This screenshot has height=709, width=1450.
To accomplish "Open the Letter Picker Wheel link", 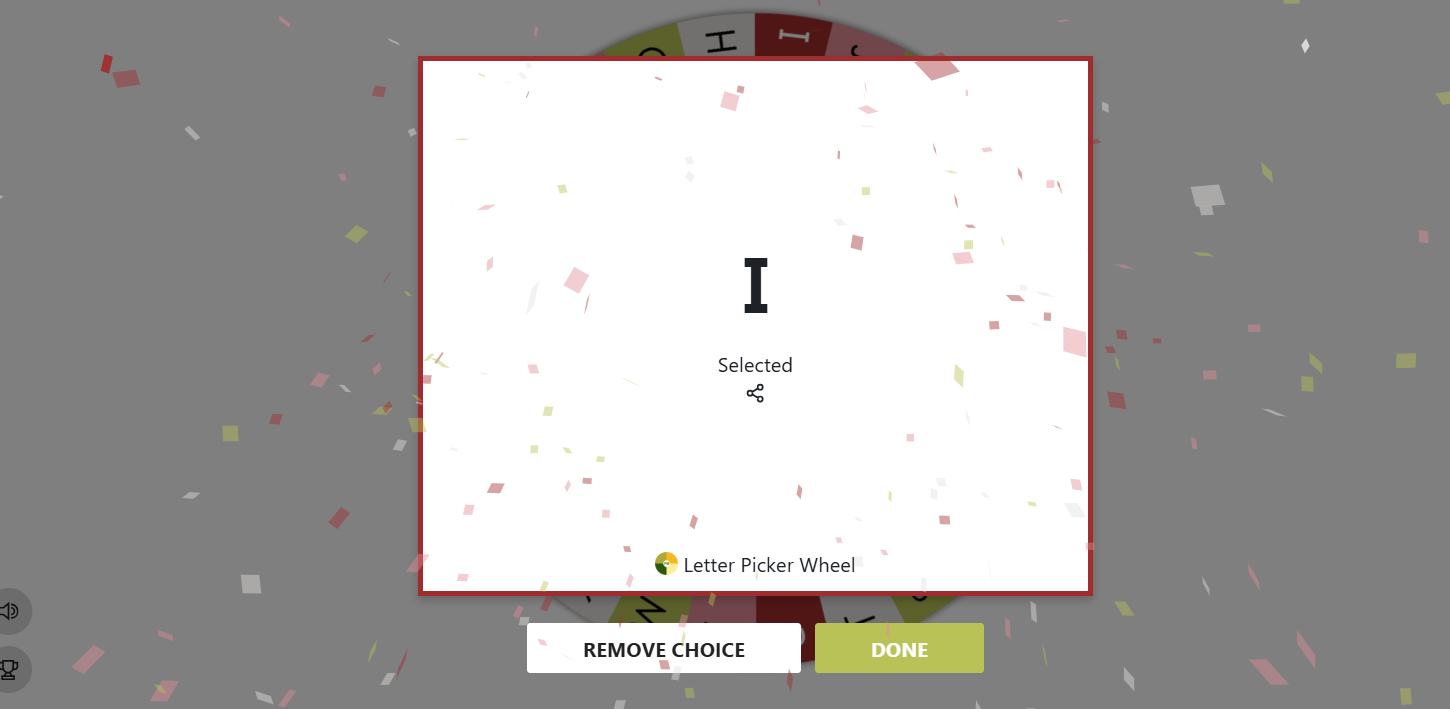I will point(756,565).
